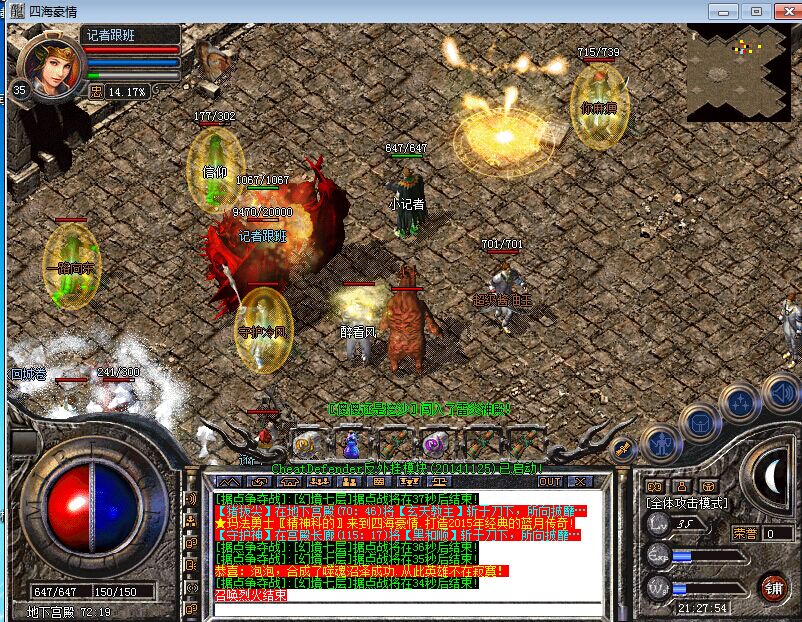The height and width of the screenshot is (622, 802).
Task: Use the blue potion in the belt
Action: click(351, 441)
